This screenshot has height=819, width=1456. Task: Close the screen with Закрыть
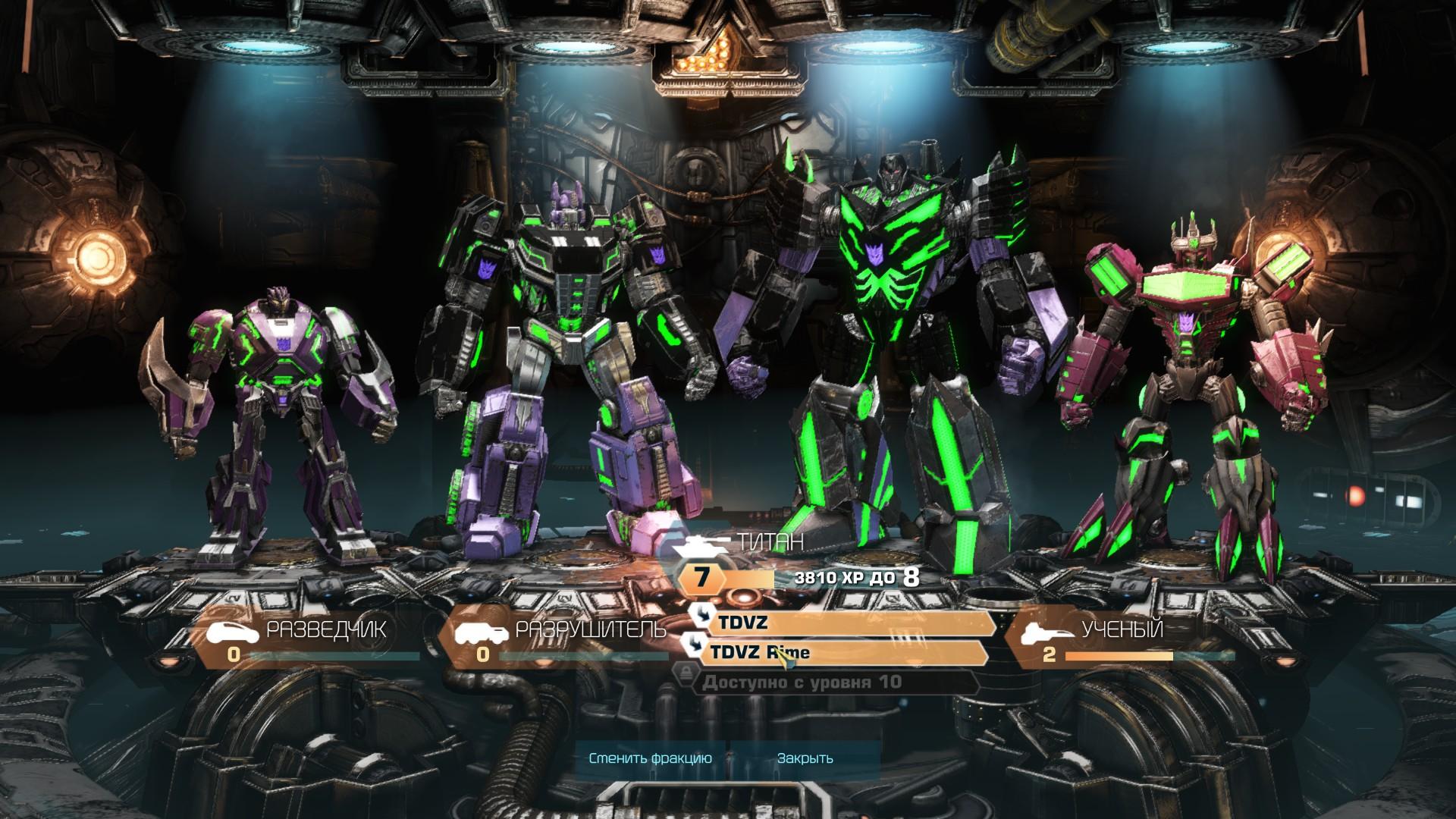[x=805, y=758]
